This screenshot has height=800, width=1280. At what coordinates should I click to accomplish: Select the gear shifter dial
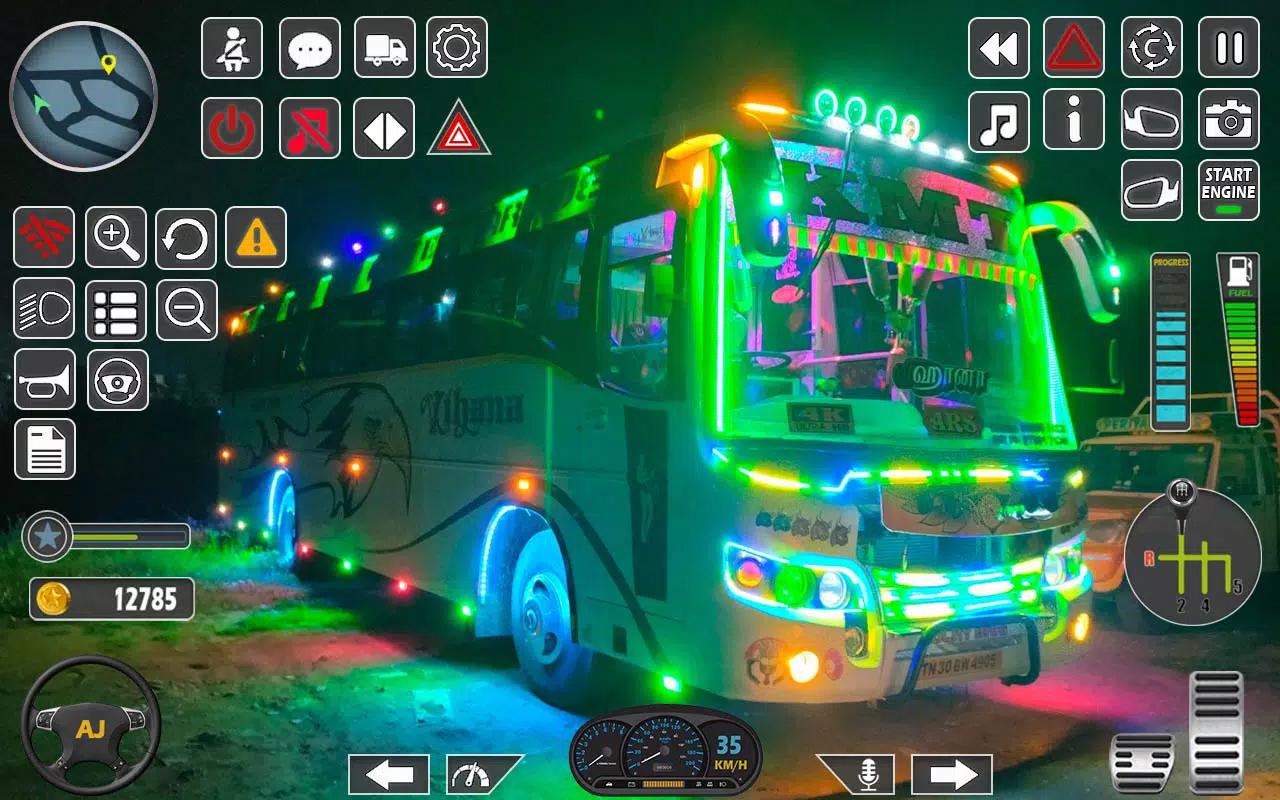(x=1192, y=558)
